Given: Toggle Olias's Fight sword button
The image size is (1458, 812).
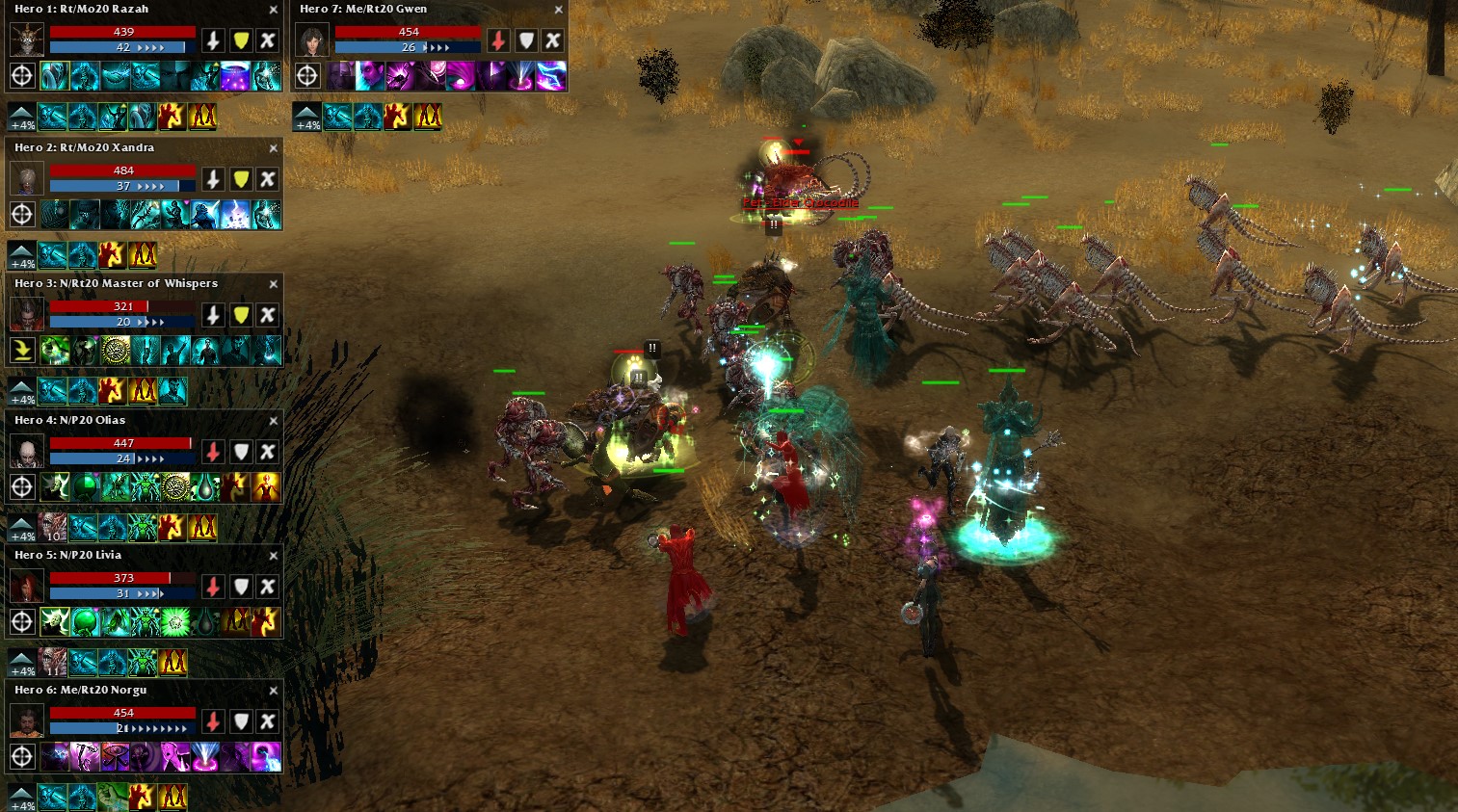Looking at the screenshot, I should pyautogui.click(x=214, y=451).
